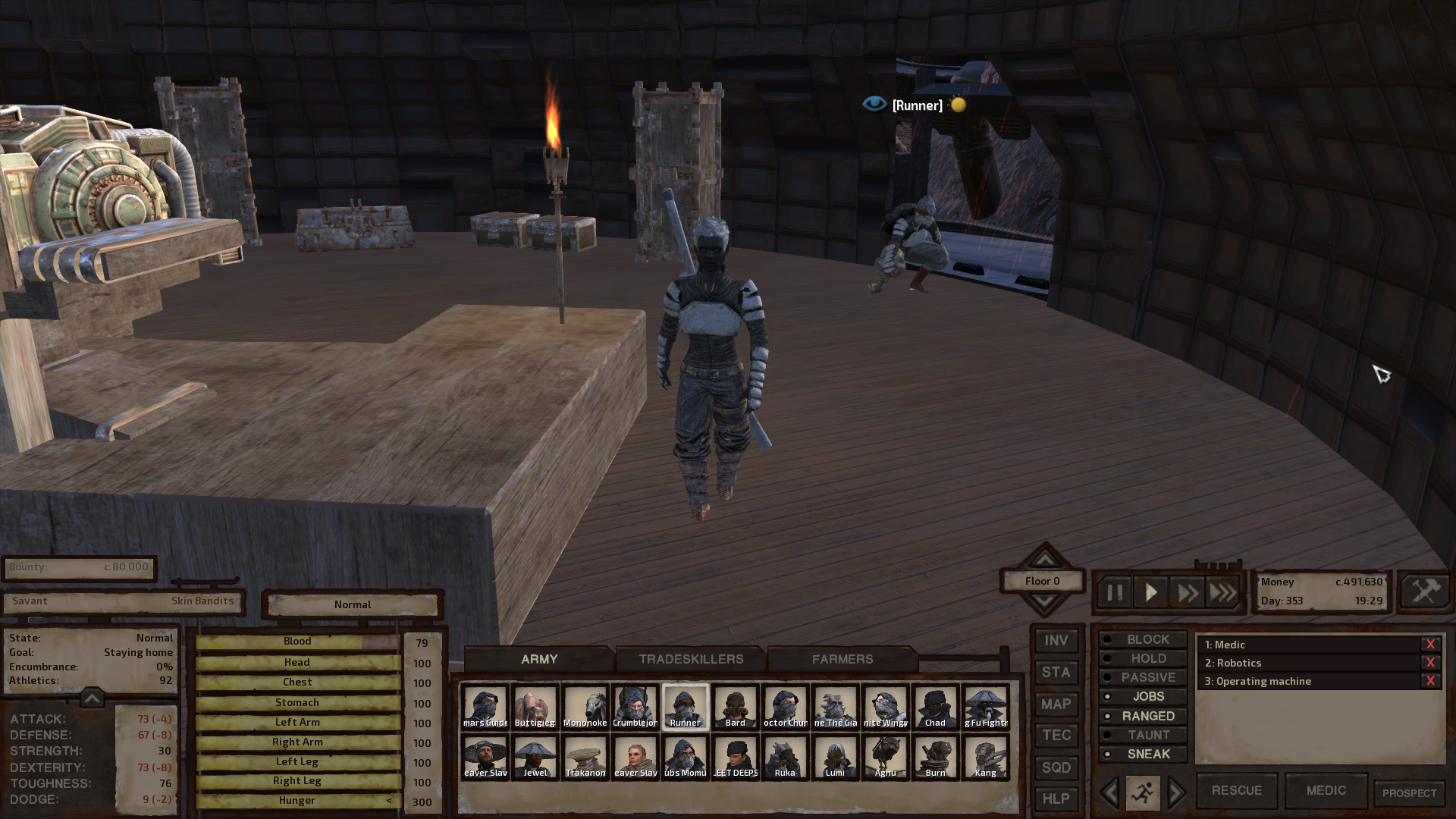Set game speed to normal play
1456x819 pixels.
tap(1150, 592)
